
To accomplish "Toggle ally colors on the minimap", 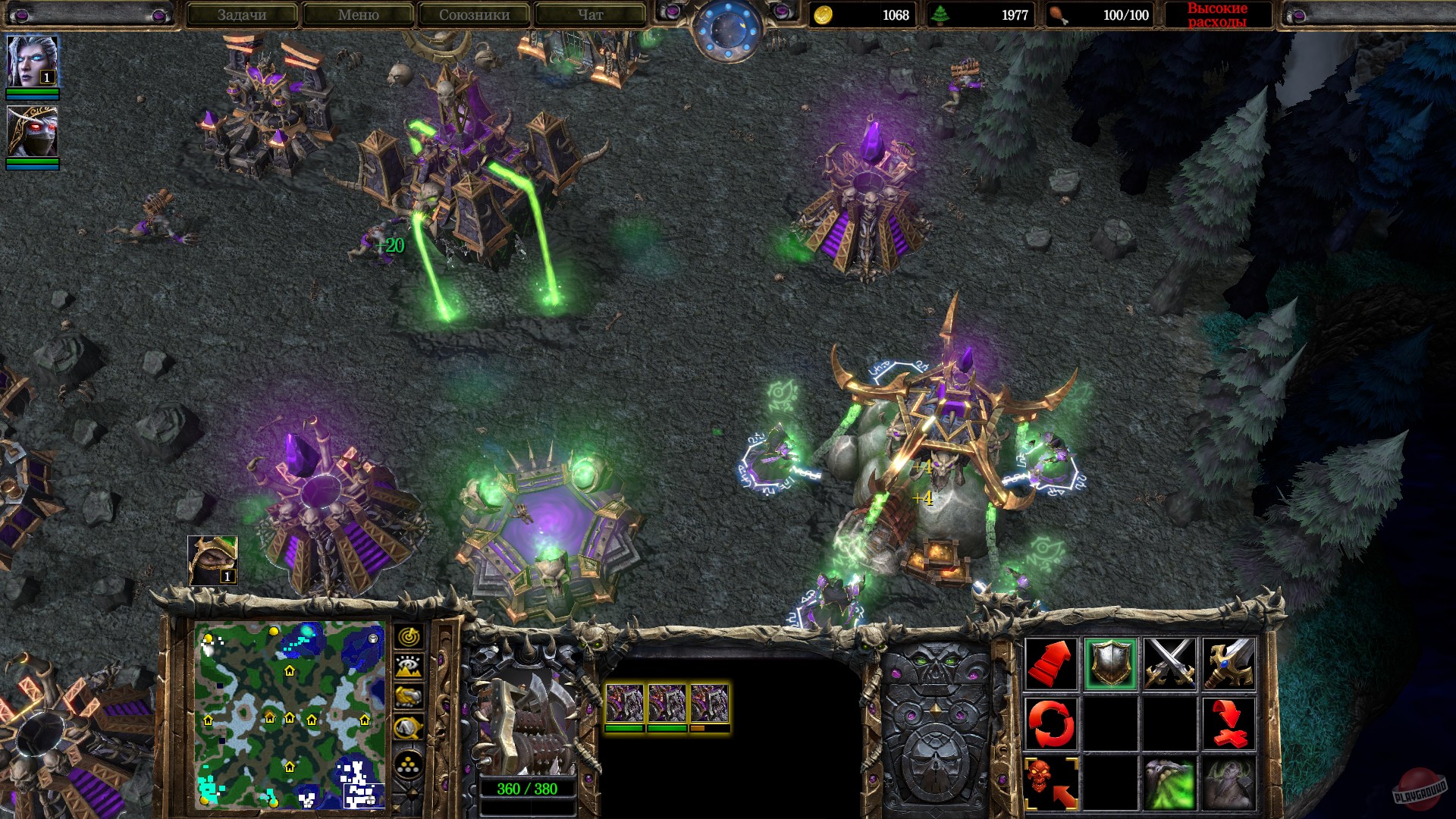I will (410, 696).
